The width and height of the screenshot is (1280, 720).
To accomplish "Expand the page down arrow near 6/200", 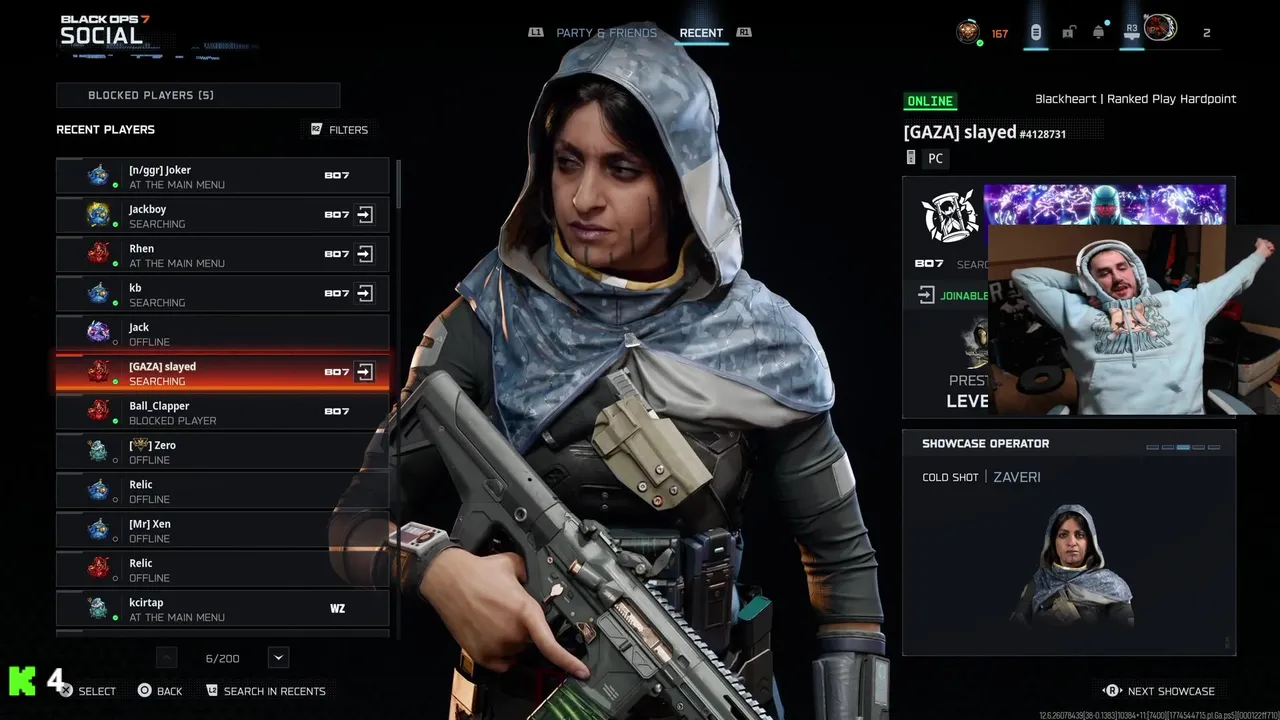I will (279, 657).
